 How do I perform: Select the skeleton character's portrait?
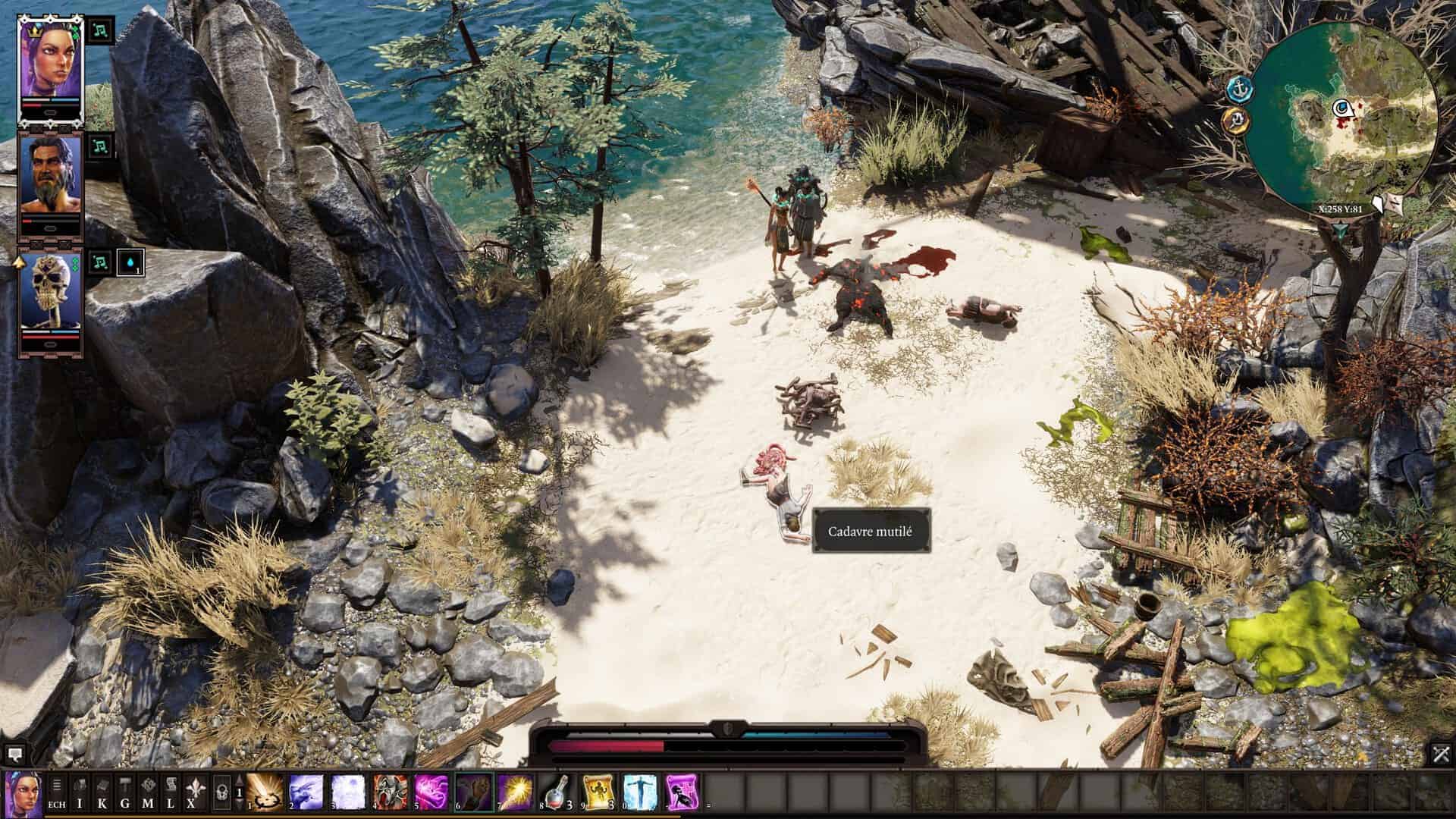pyautogui.click(x=50, y=291)
